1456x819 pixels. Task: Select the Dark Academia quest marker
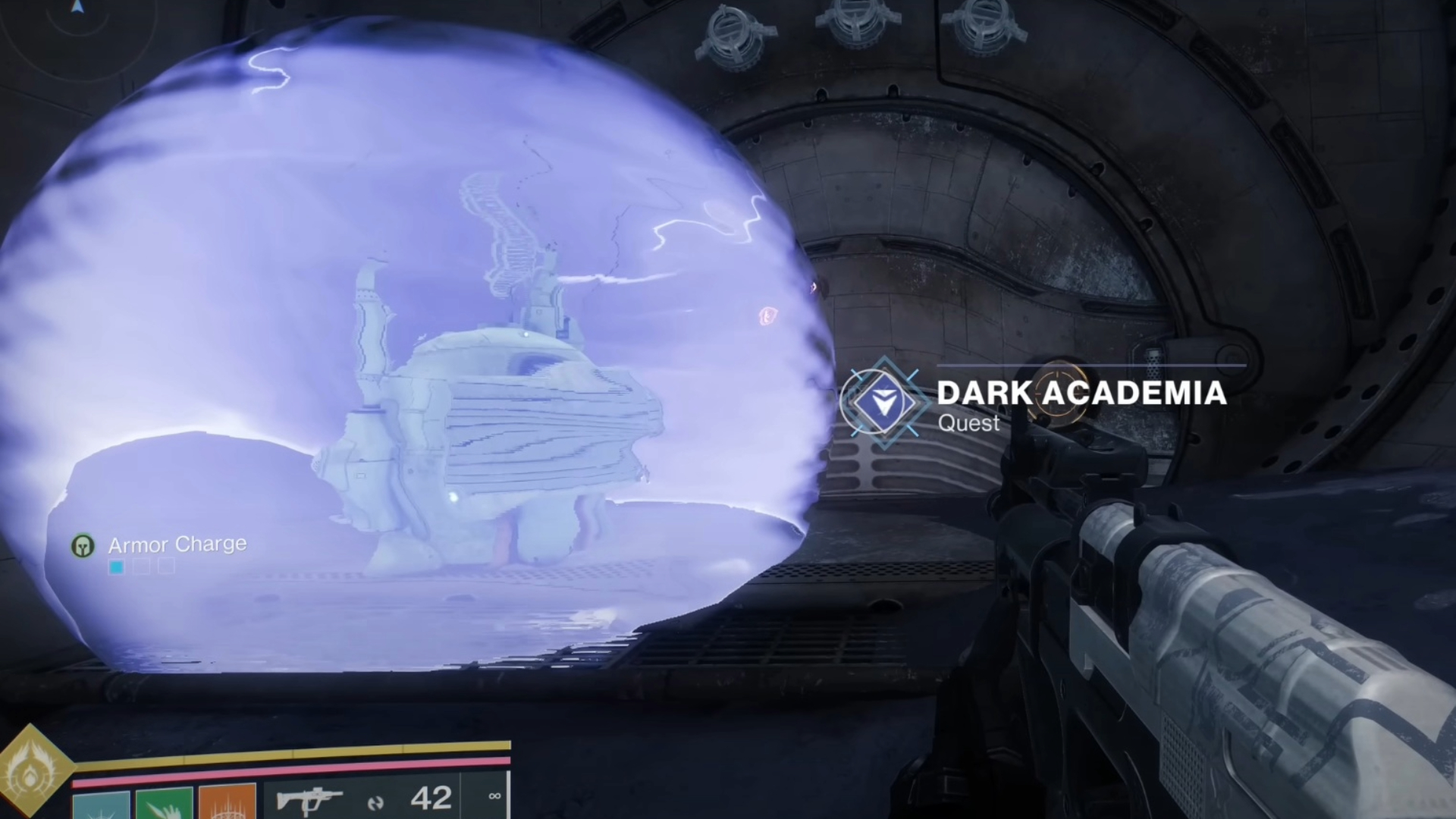point(883,403)
